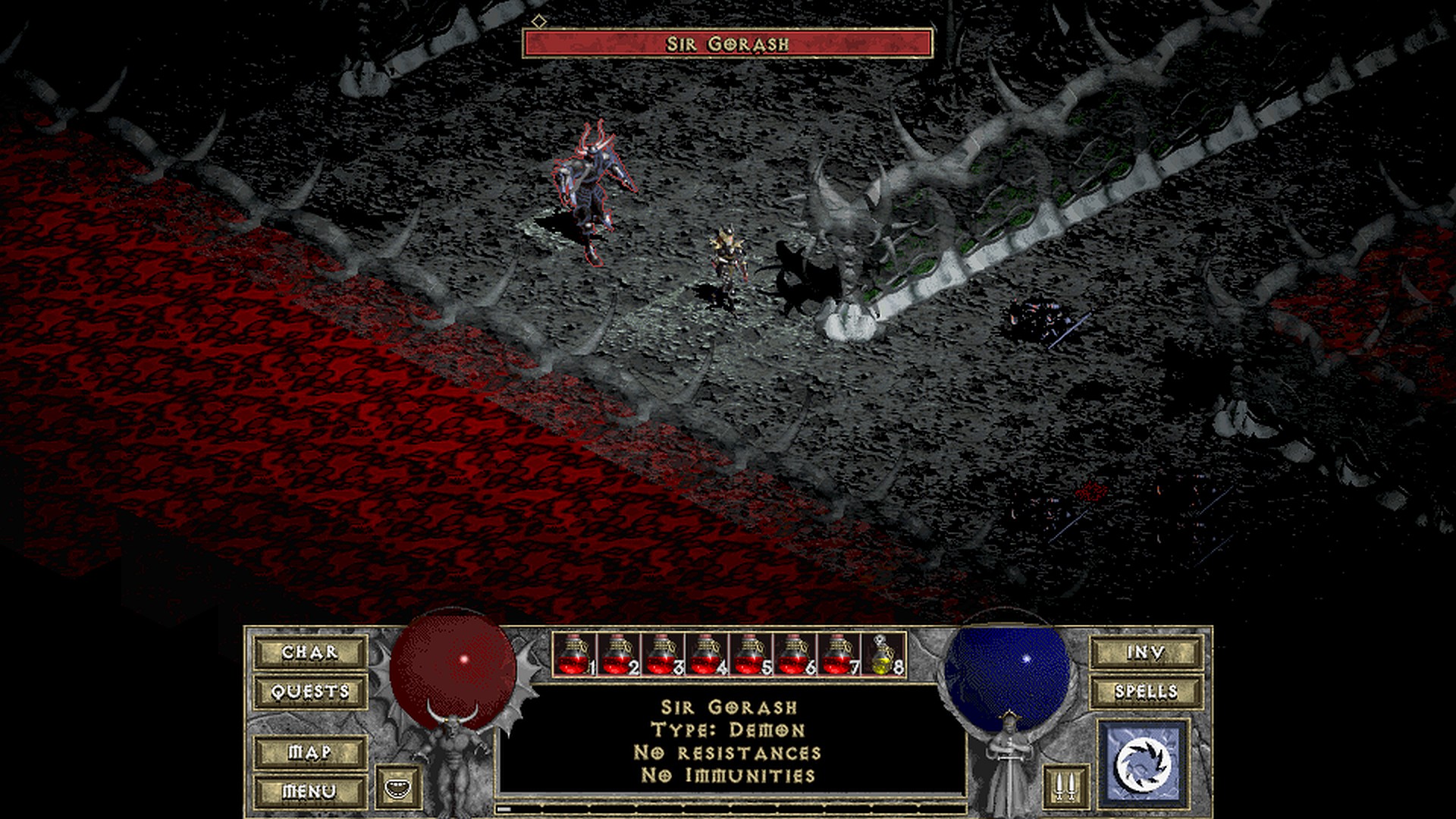Toggle the MAP button
Image resolution: width=1456 pixels, height=819 pixels.
coord(309,752)
